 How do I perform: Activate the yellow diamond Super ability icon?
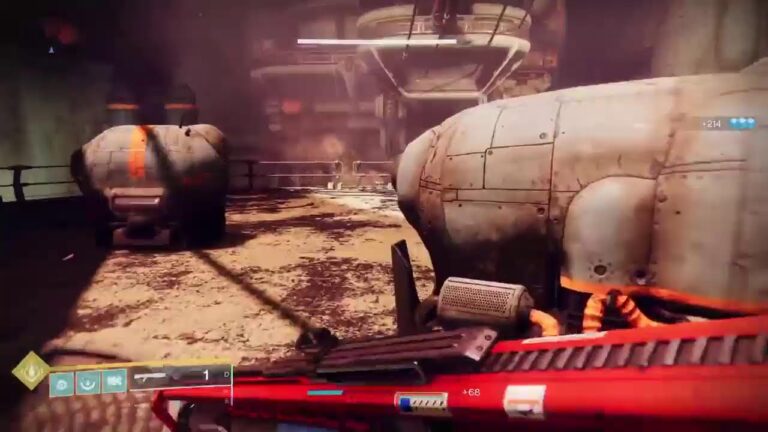30,370
